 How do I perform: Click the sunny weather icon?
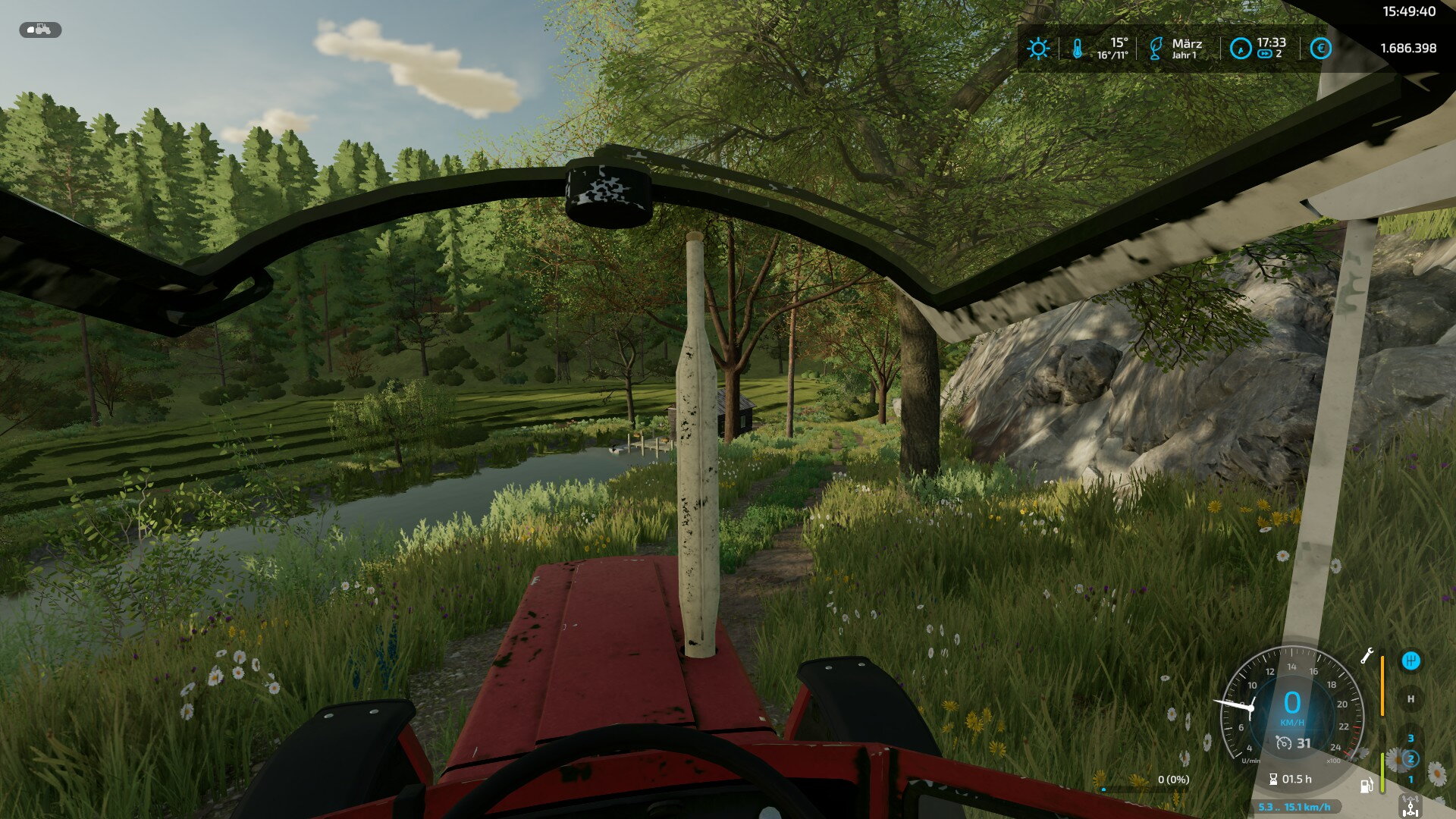1038,49
